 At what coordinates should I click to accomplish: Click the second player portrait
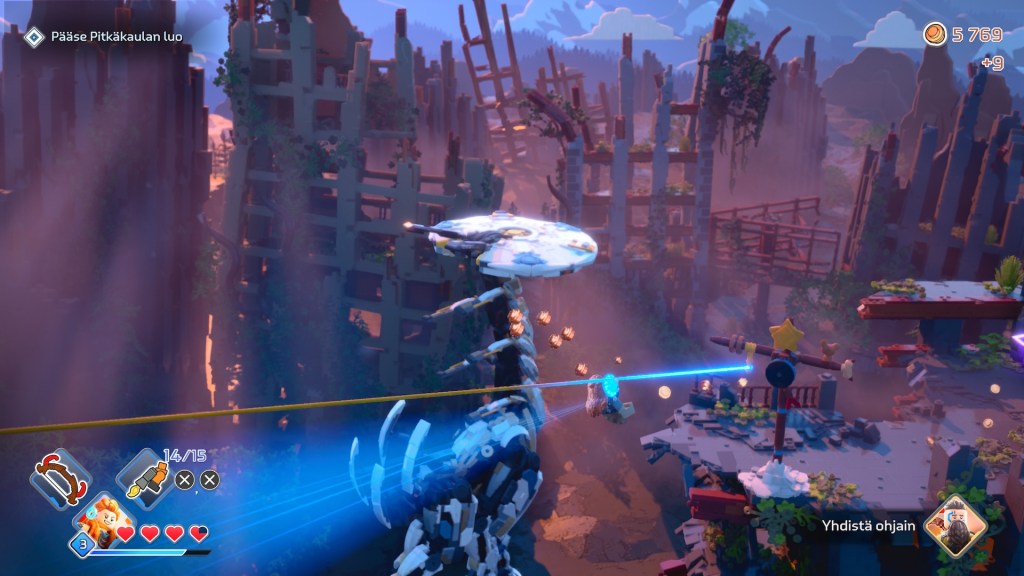tap(955, 526)
